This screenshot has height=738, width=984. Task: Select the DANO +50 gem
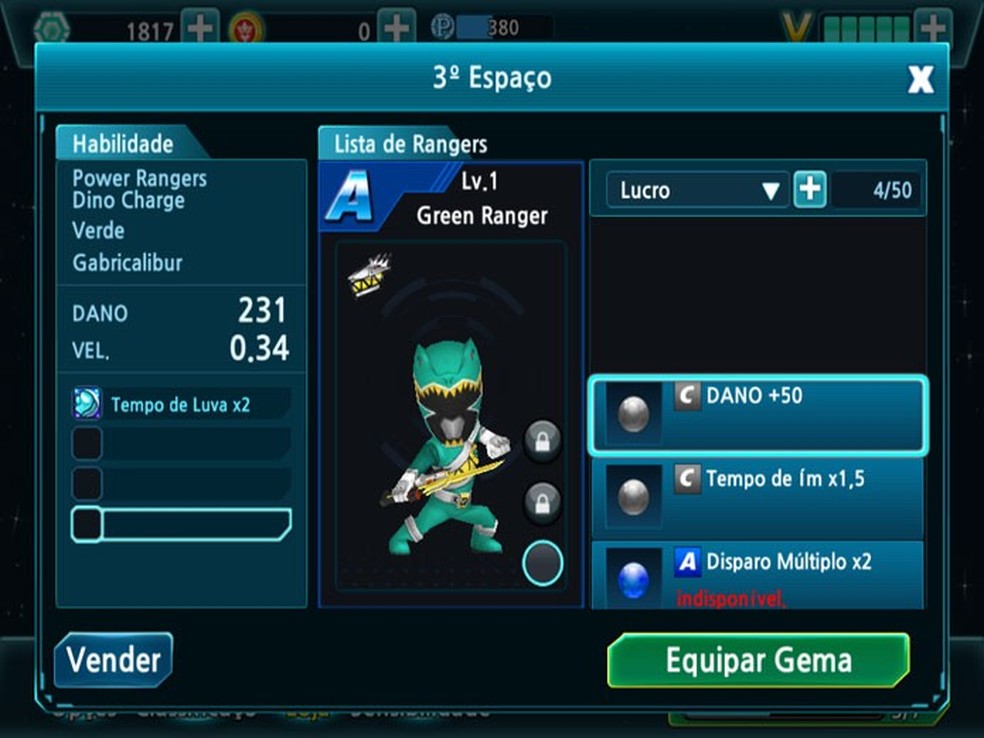[x=757, y=414]
